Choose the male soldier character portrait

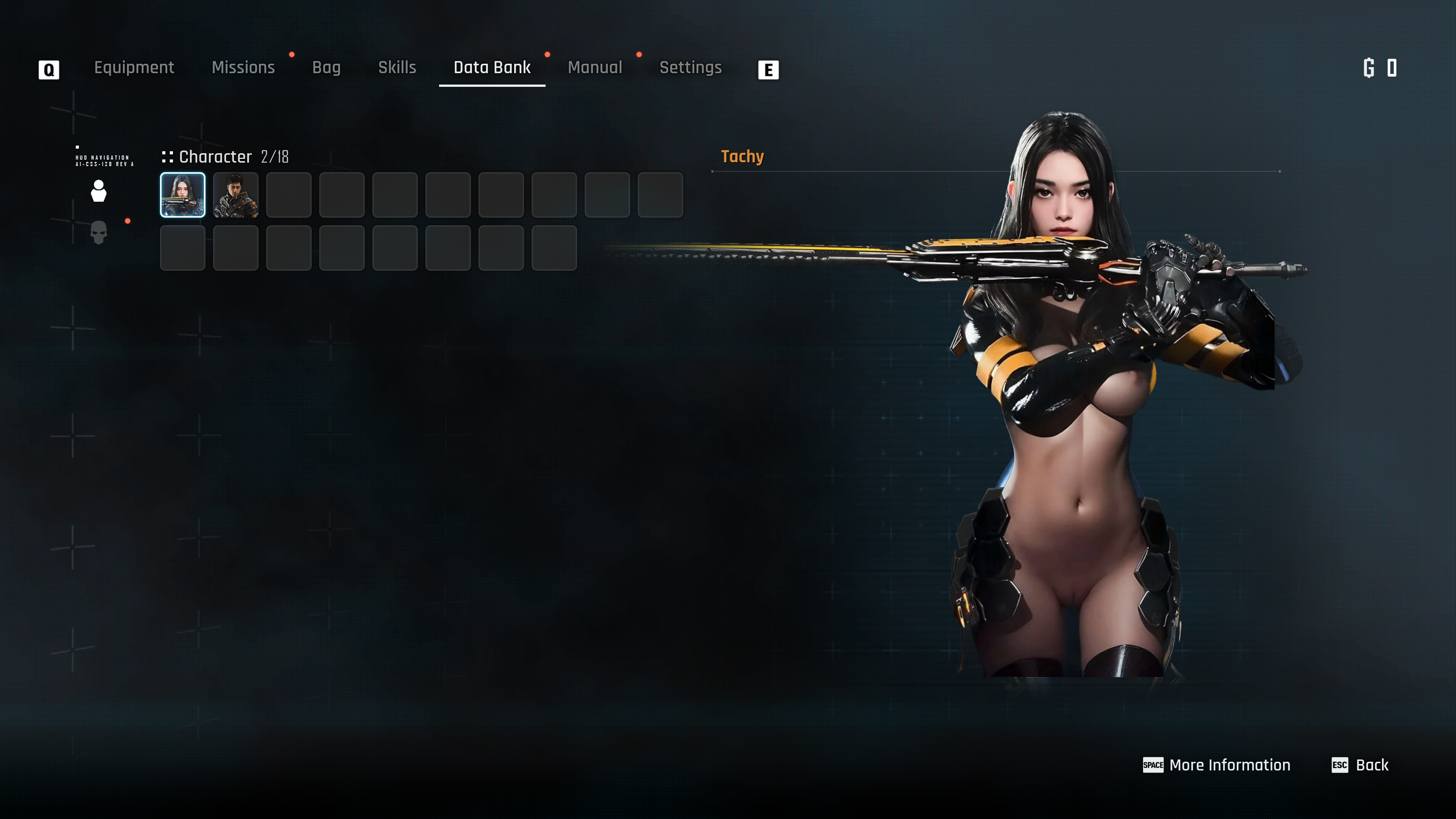[236, 195]
